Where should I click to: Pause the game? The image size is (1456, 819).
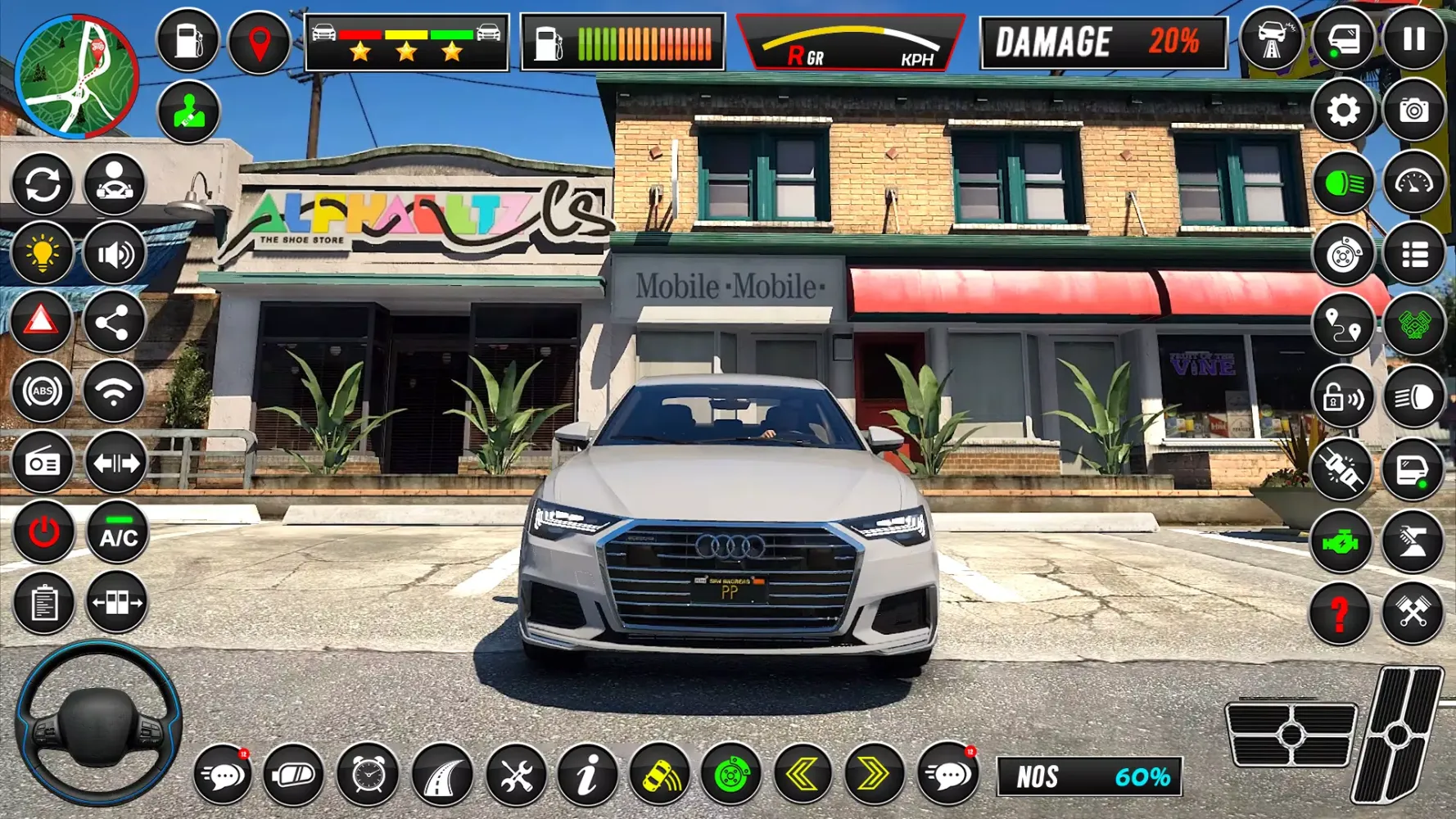point(1414,40)
